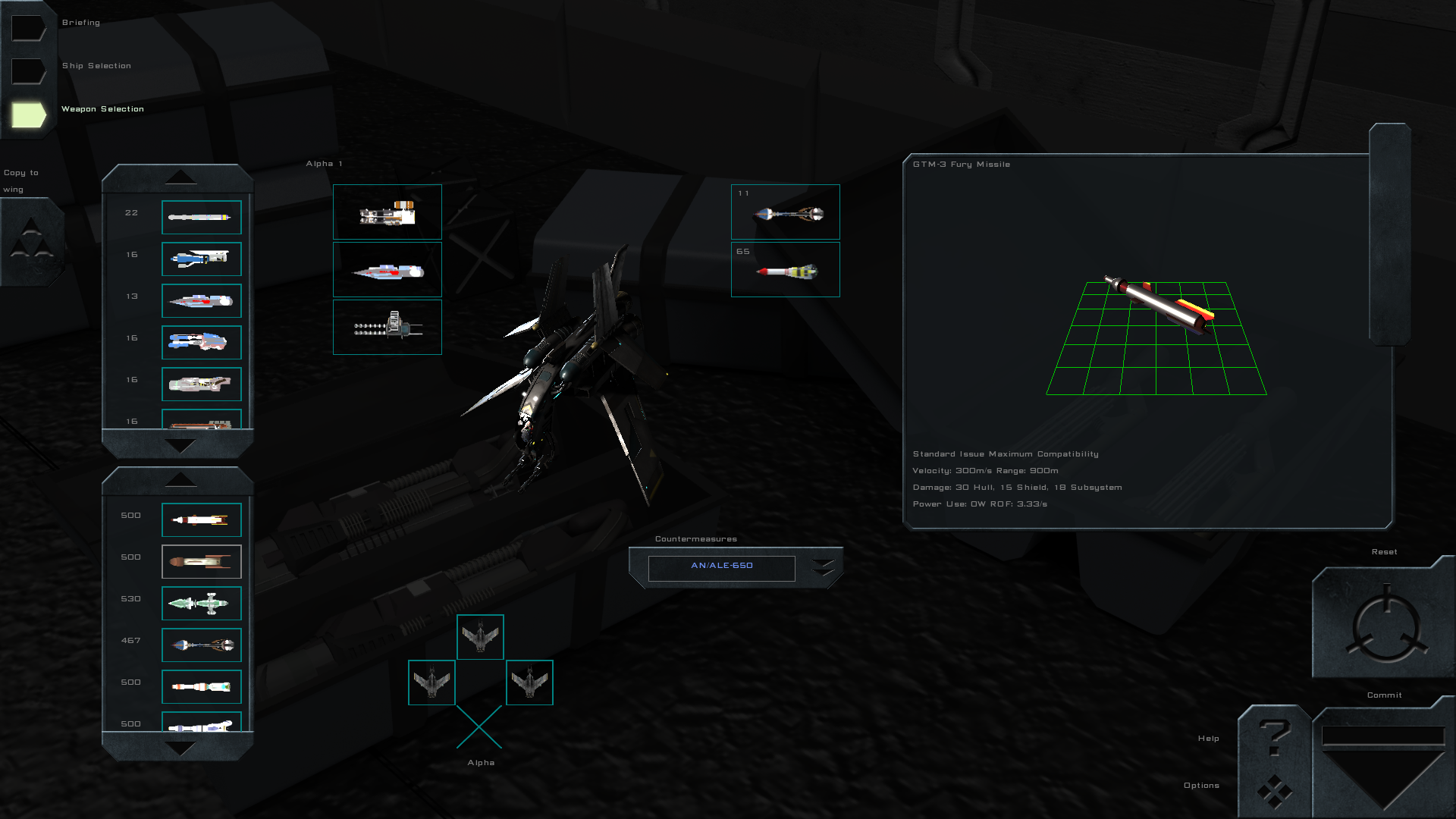
Task: Select secondary bank holding 11 missiles
Action: [785, 212]
